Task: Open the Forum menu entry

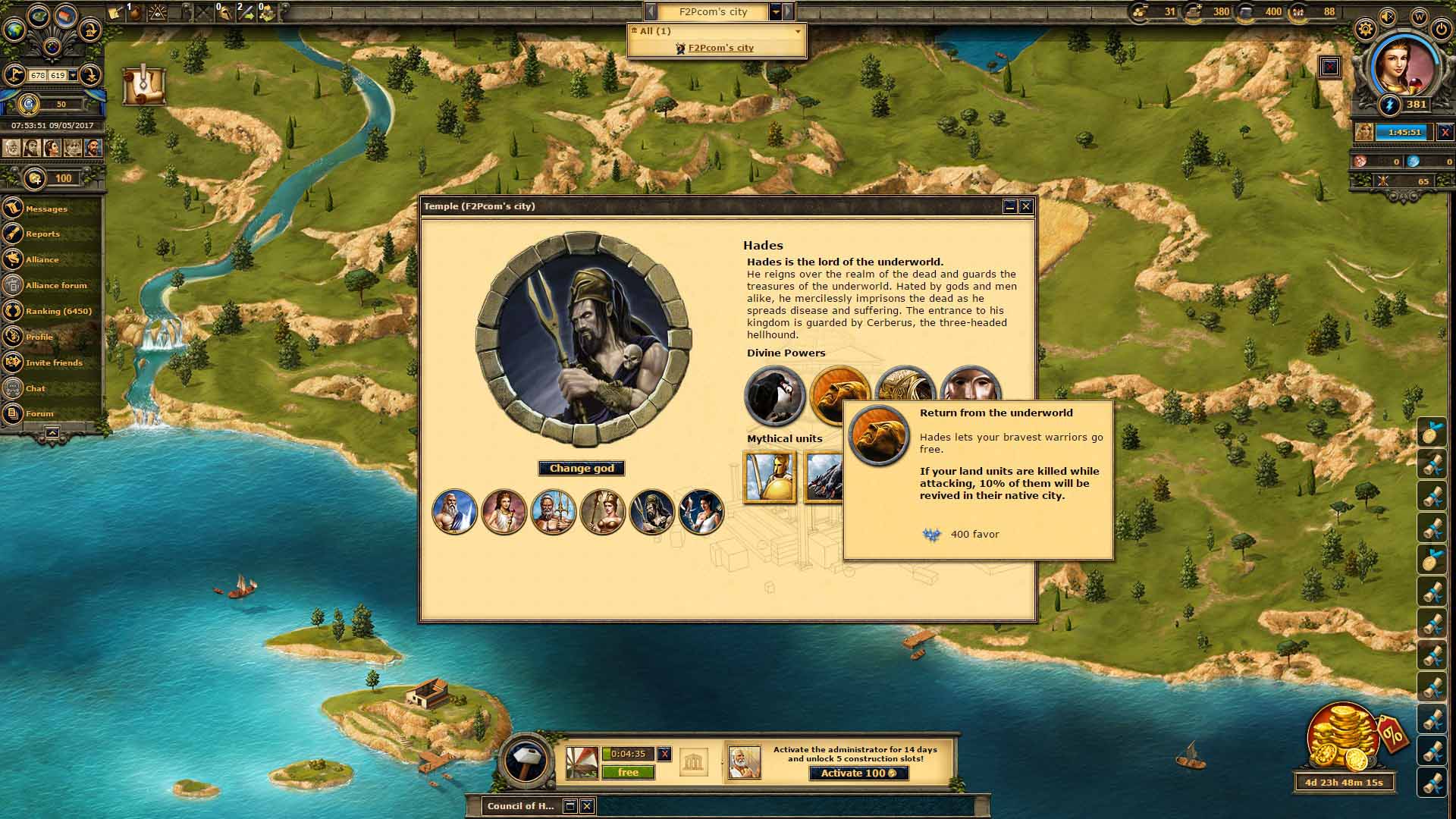Action: click(39, 413)
